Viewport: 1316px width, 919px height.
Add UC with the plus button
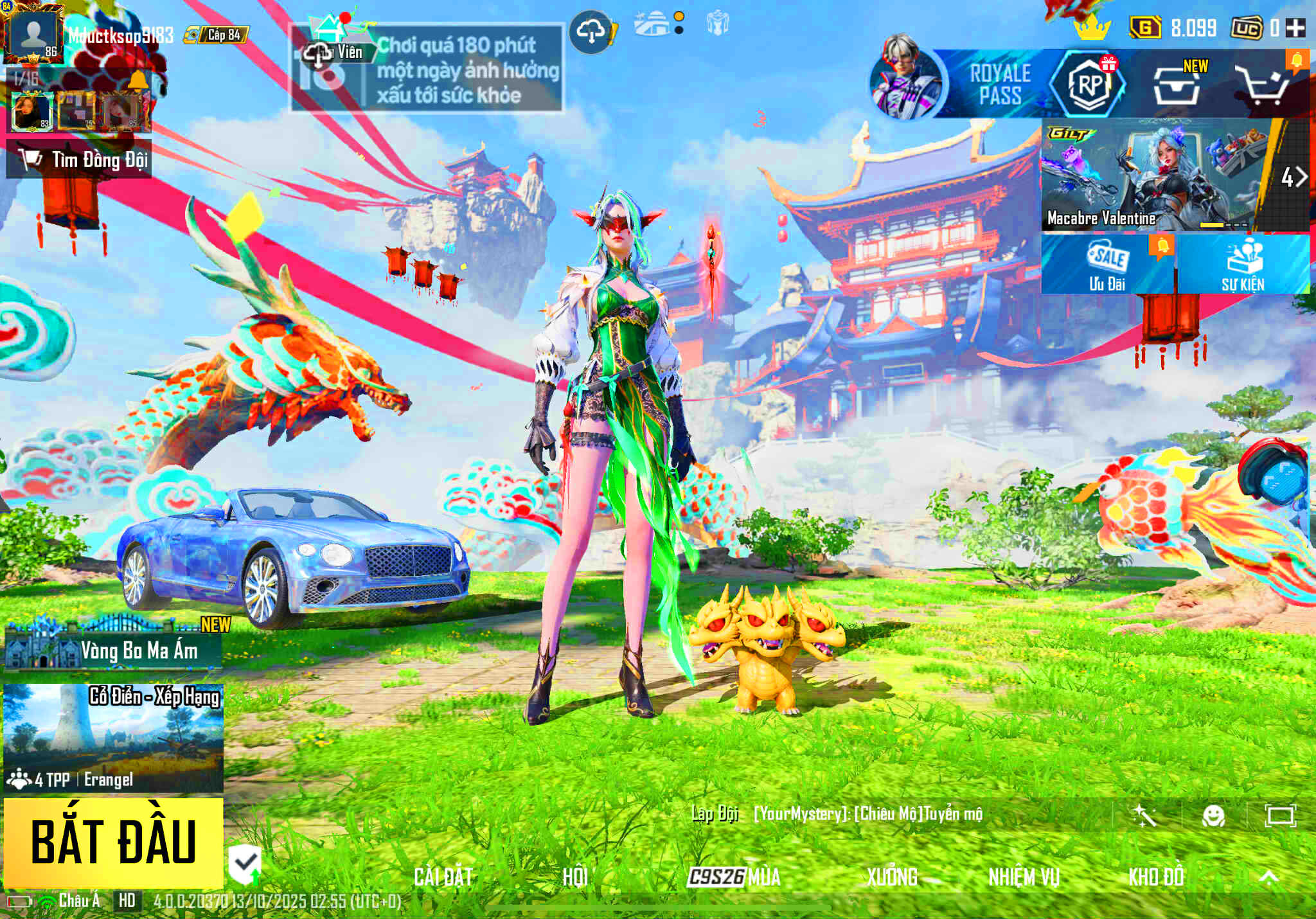[1295, 28]
